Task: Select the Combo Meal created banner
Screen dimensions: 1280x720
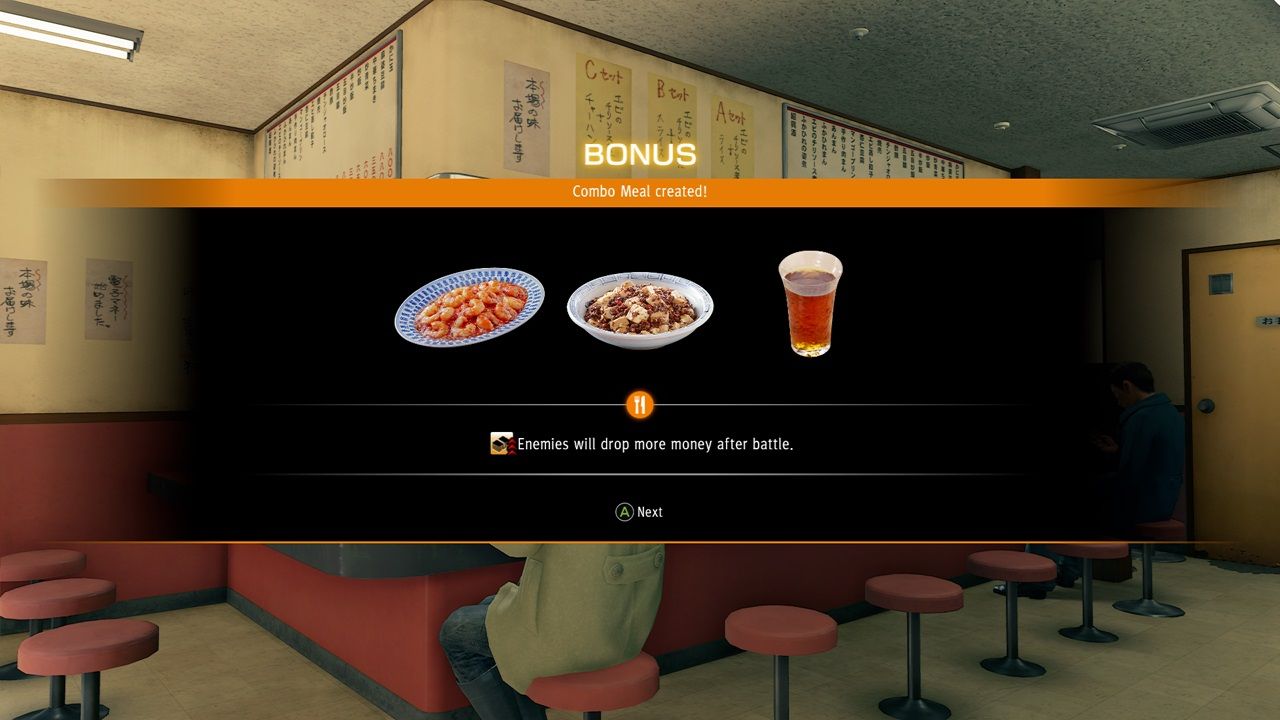Action: [x=640, y=192]
